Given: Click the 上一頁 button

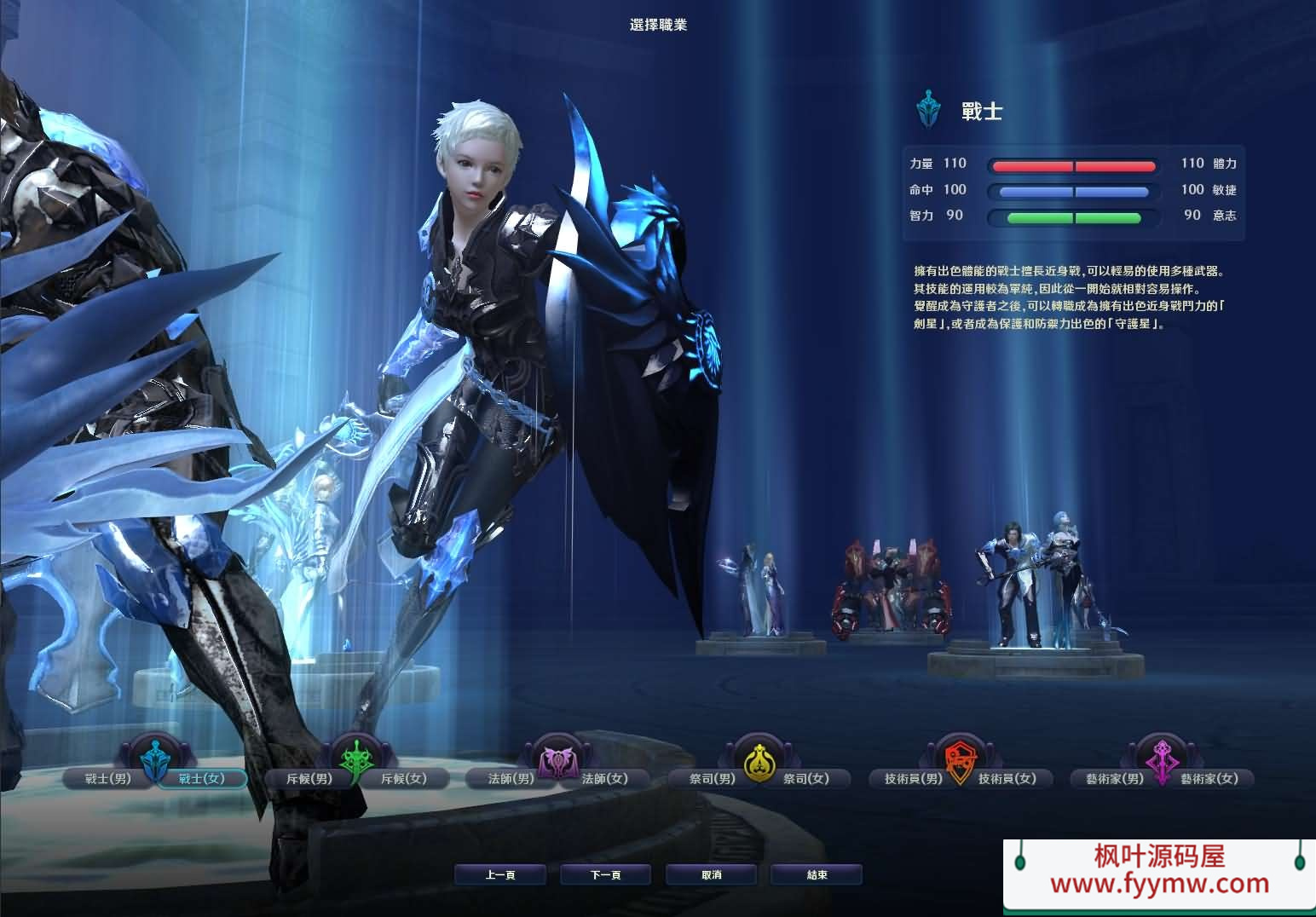Looking at the screenshot, I should click(501, 874).
